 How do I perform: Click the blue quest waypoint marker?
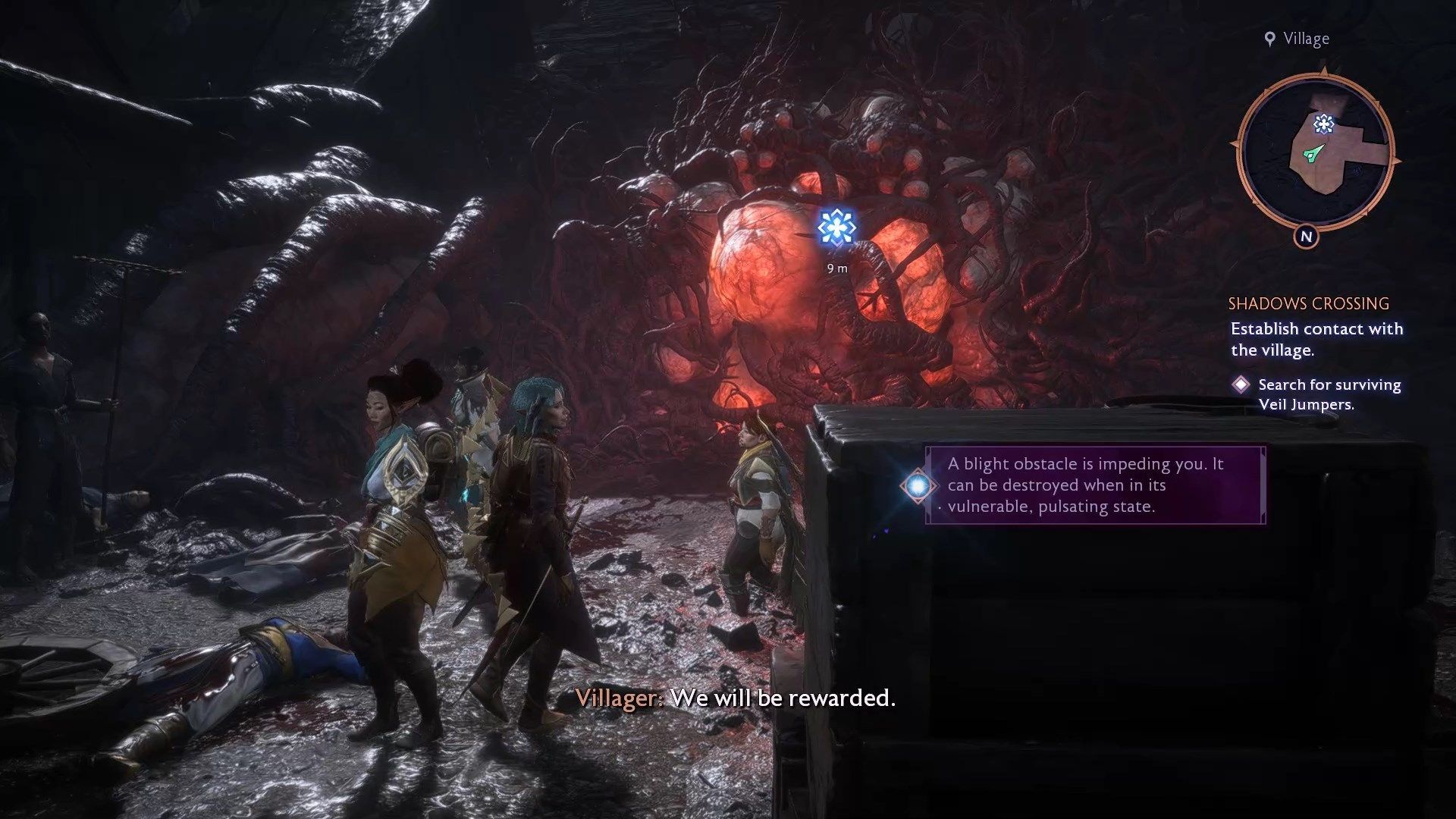click(837, 227)
